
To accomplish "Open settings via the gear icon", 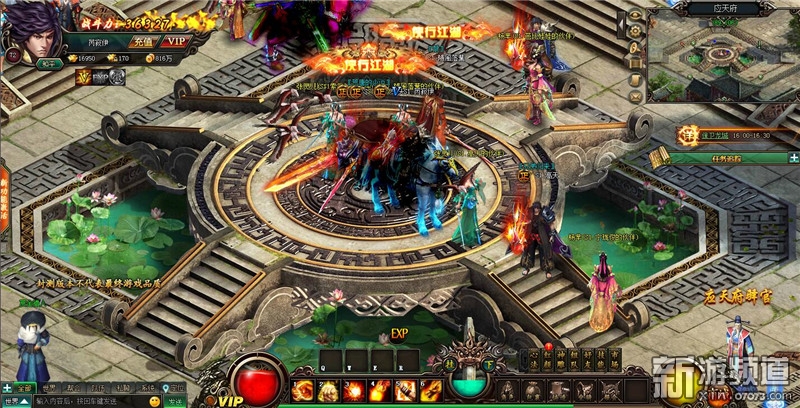I will (635, 31).
